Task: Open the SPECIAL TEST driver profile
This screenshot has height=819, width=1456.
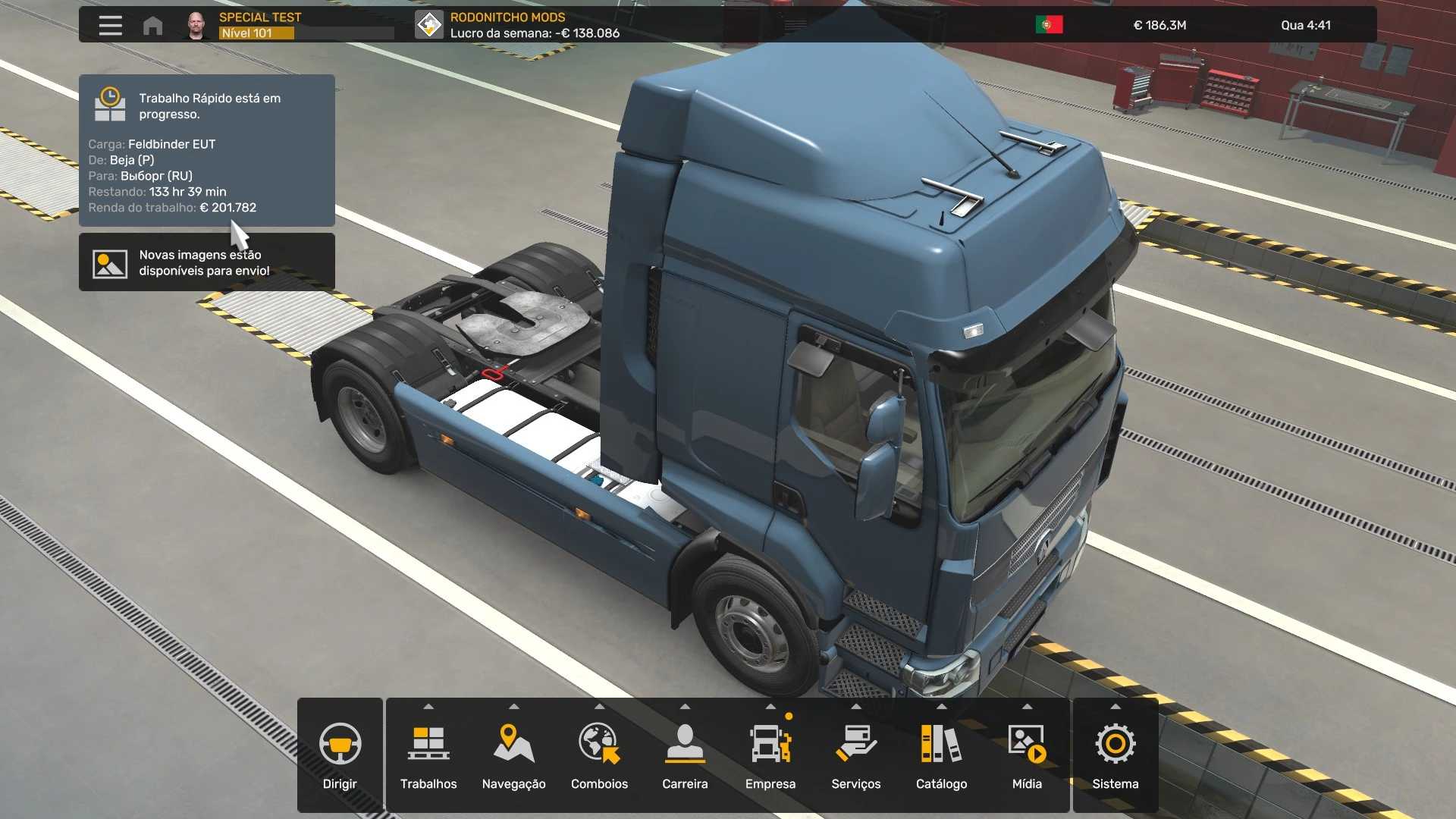Action: pos(260,25)
